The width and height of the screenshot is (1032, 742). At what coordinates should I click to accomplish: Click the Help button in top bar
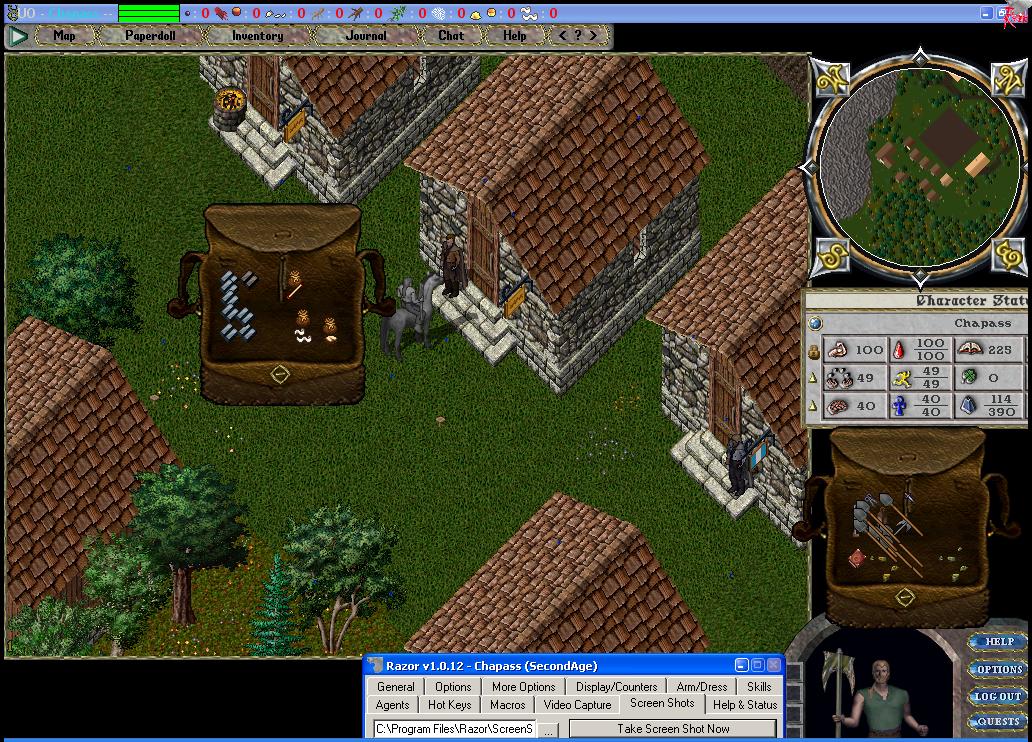[514, 35]
